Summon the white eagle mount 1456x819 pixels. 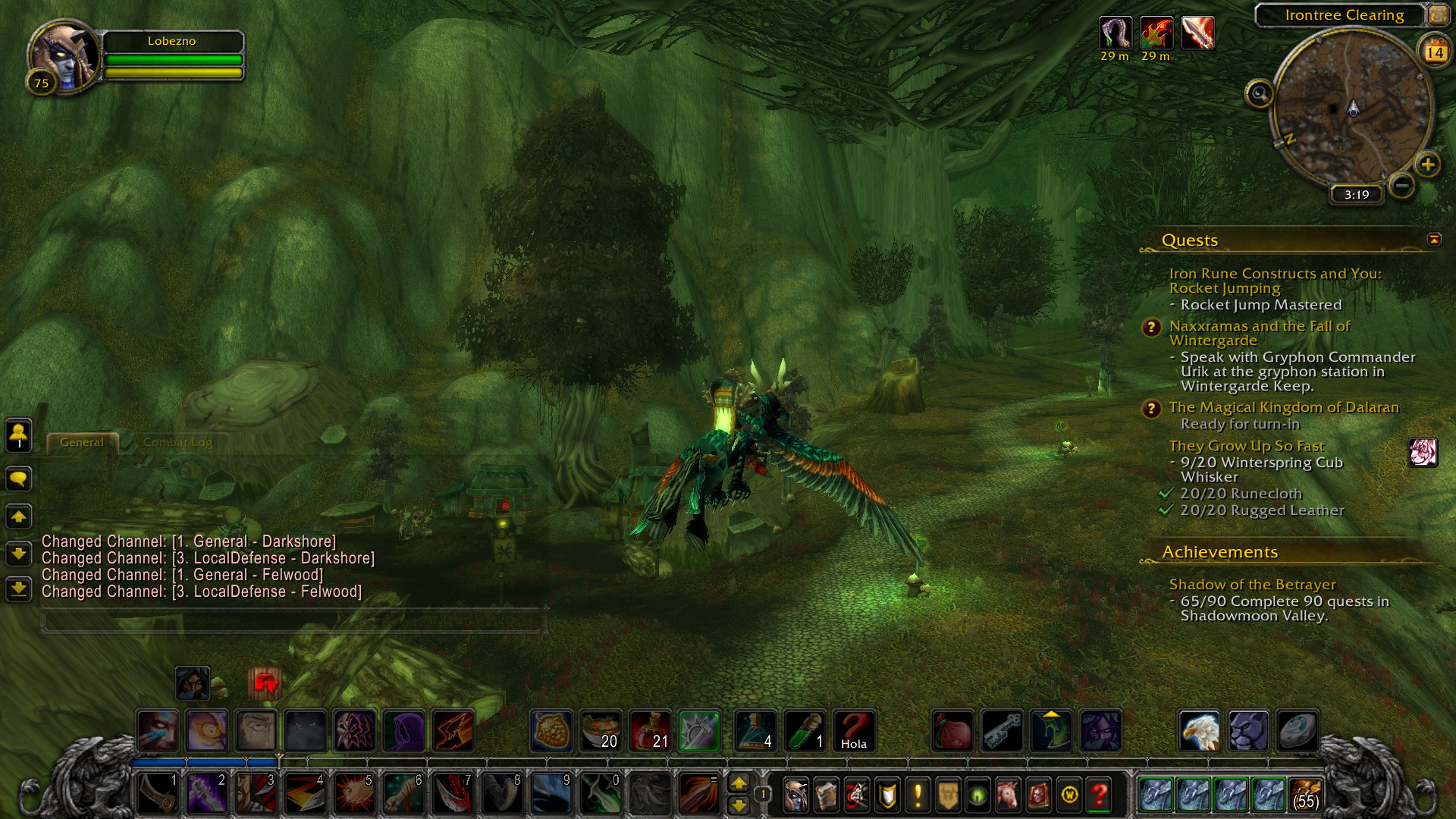pos(1199,730)
